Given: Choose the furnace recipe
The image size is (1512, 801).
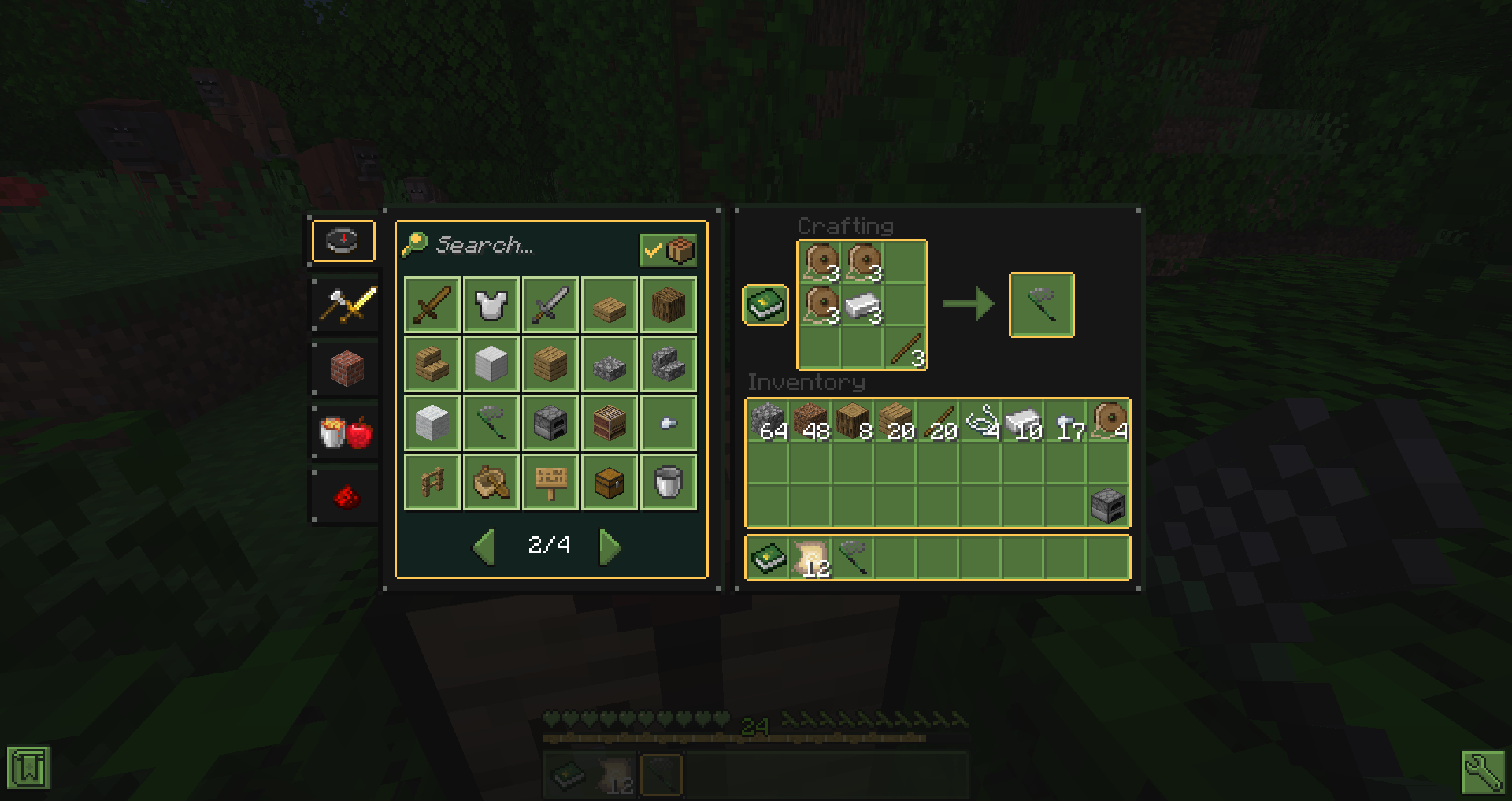Looking at the screenshot, I should [550, 423].
